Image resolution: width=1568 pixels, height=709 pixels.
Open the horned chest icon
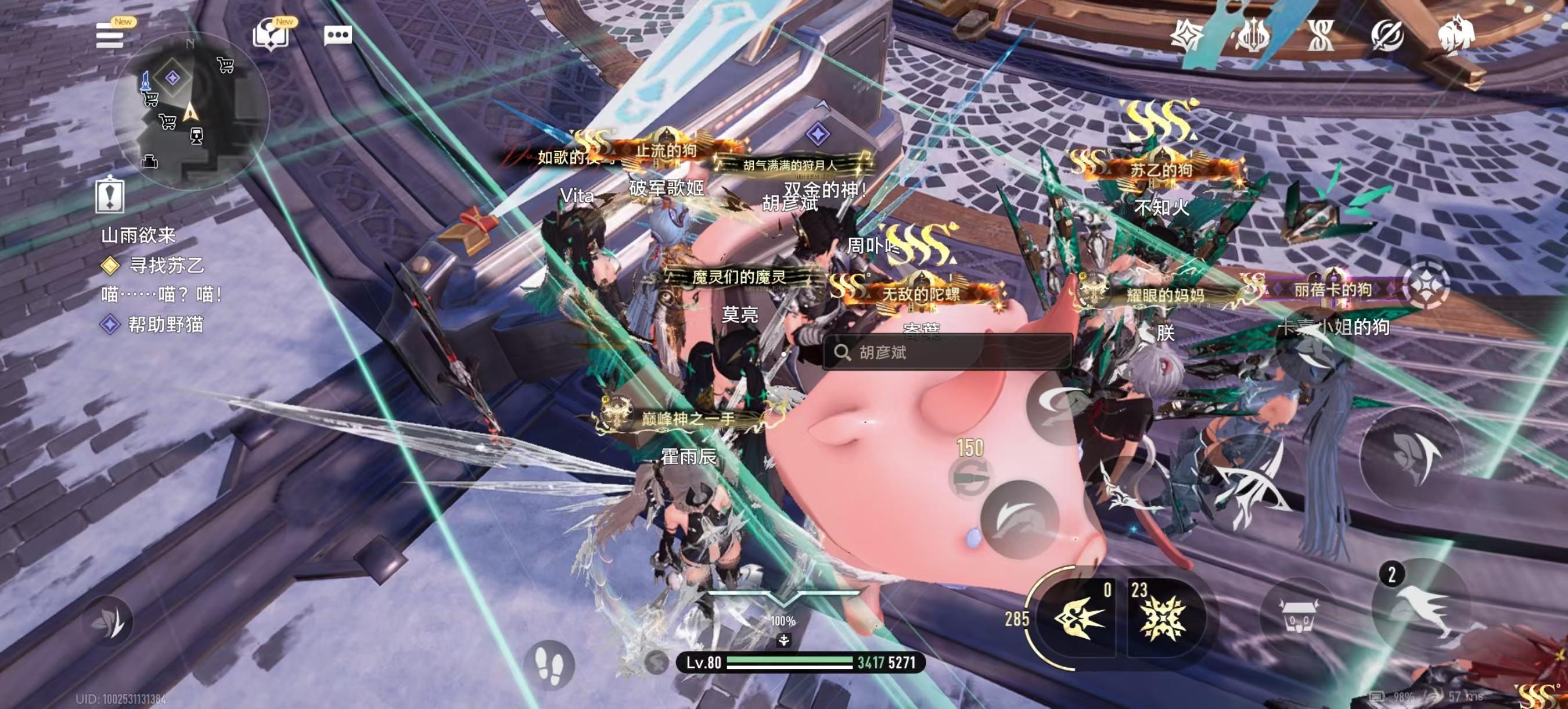coord(1299,617)
